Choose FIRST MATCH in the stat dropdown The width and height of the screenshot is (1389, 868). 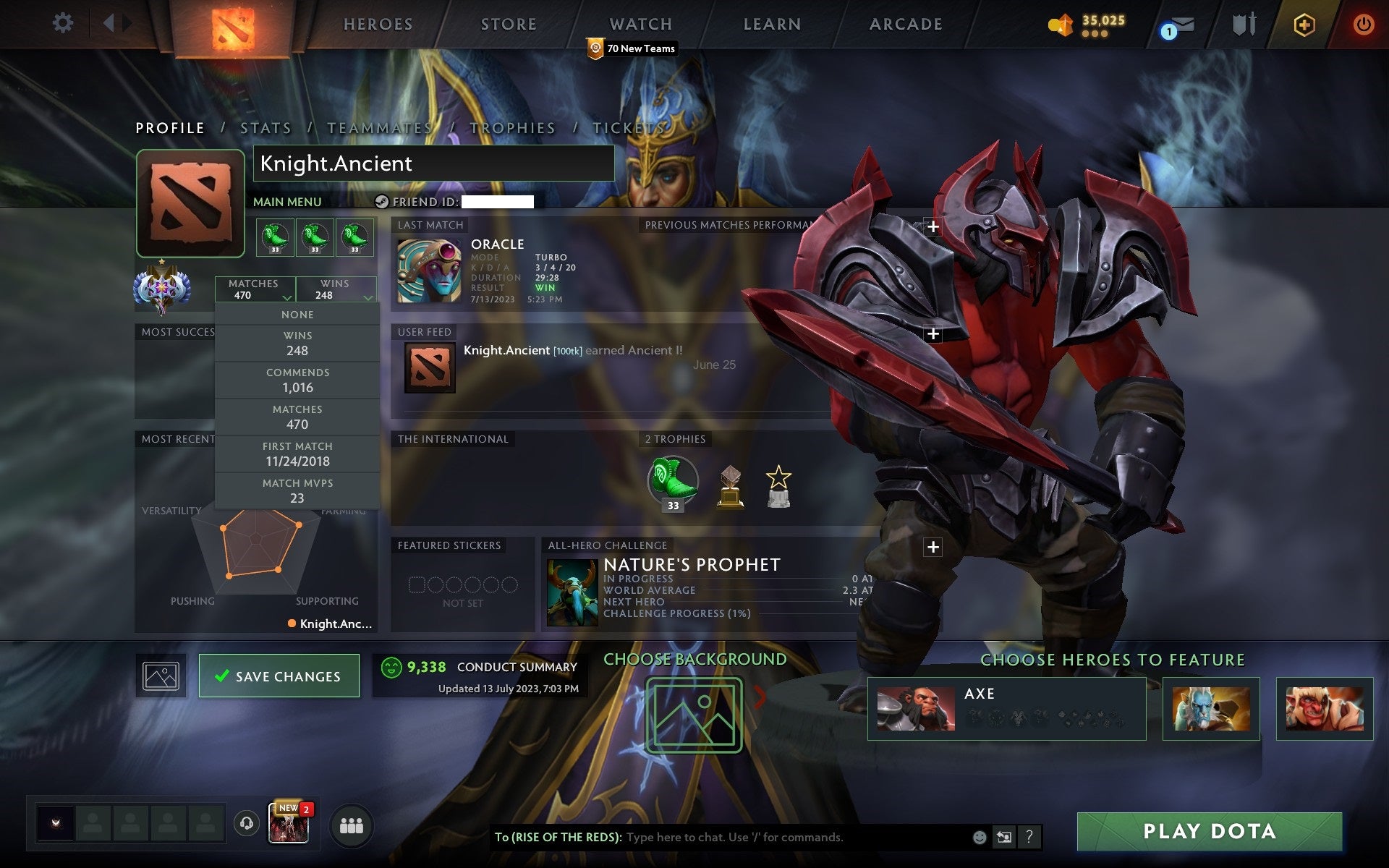[x=297, y=454]
